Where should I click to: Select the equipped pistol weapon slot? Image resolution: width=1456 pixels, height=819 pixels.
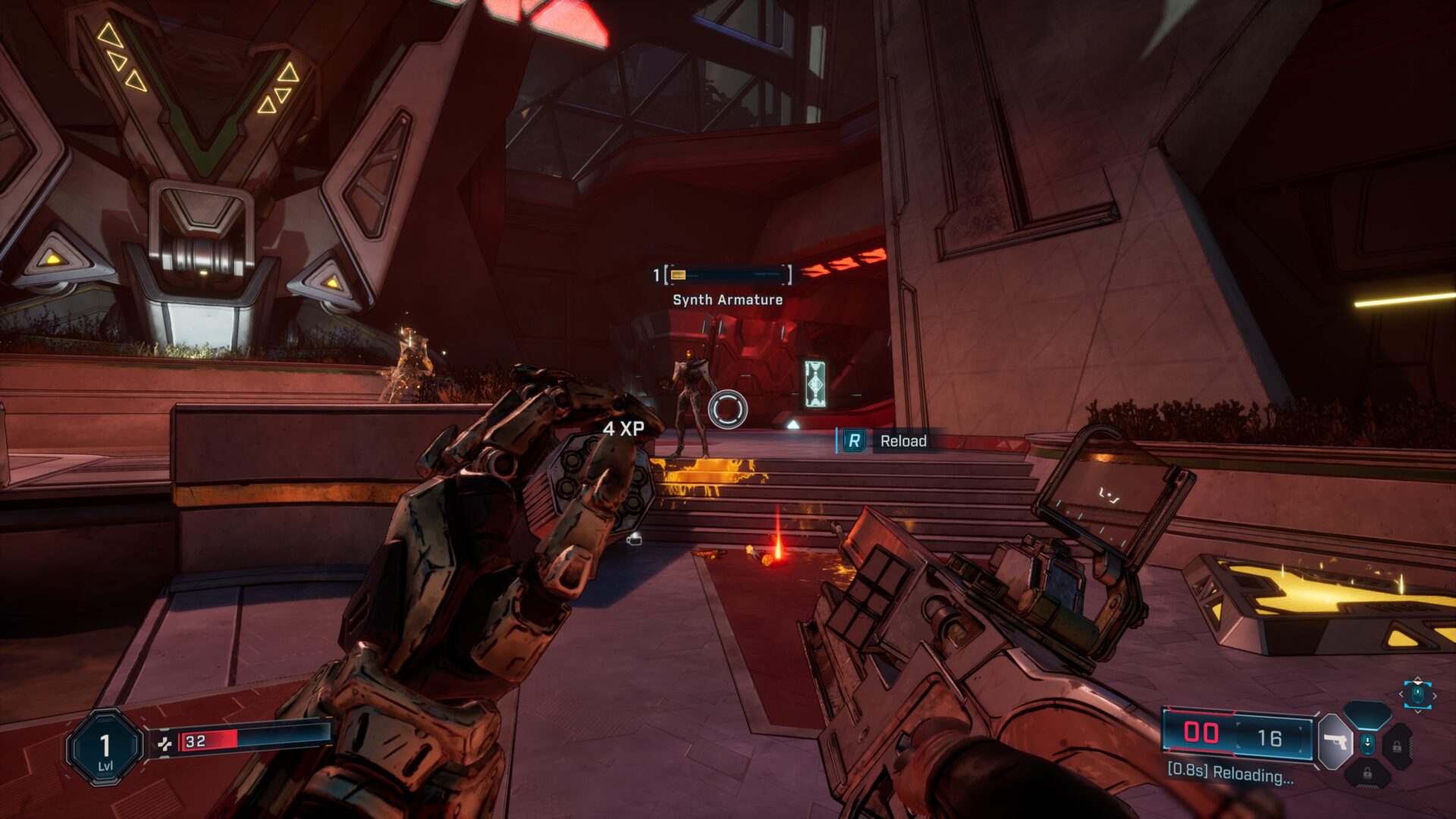(x=1335, y=742)
